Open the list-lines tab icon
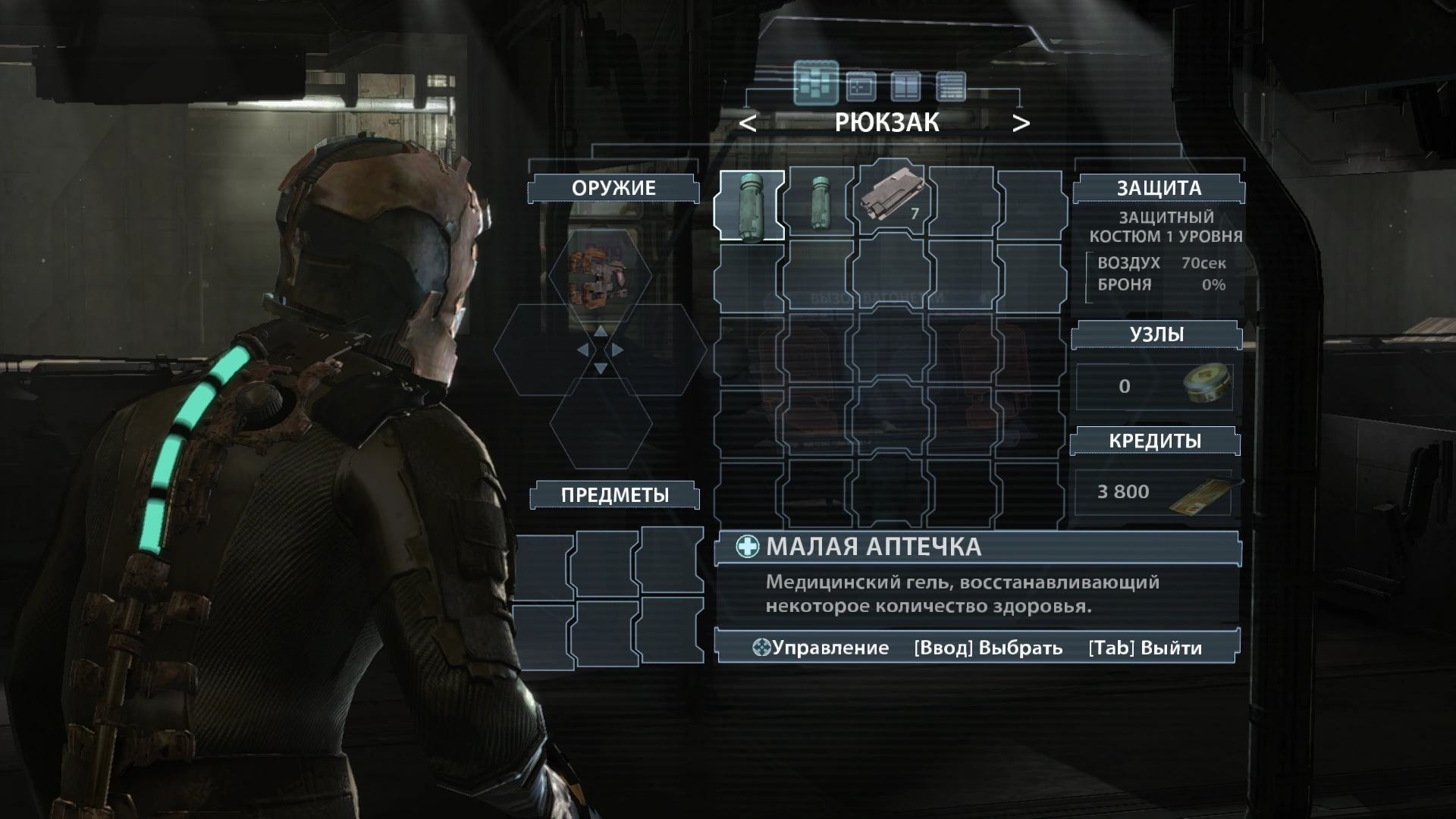 pyautogui.click(x=951, y=86)
